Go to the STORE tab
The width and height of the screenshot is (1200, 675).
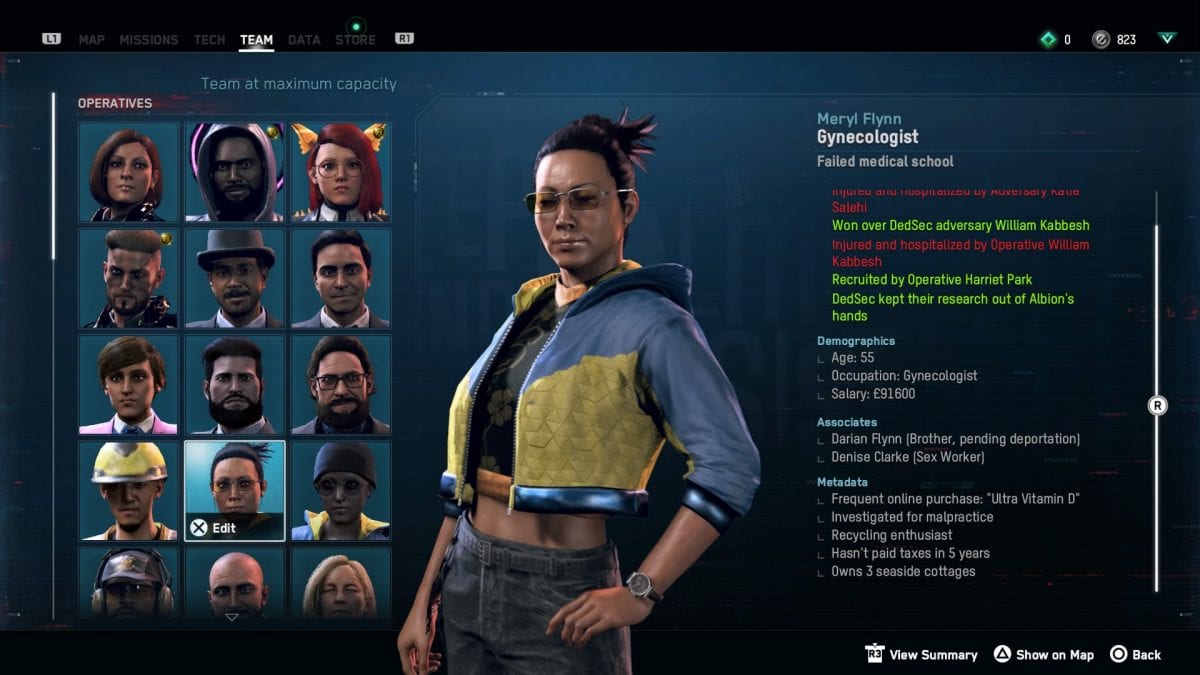click(x=355, y=40)
